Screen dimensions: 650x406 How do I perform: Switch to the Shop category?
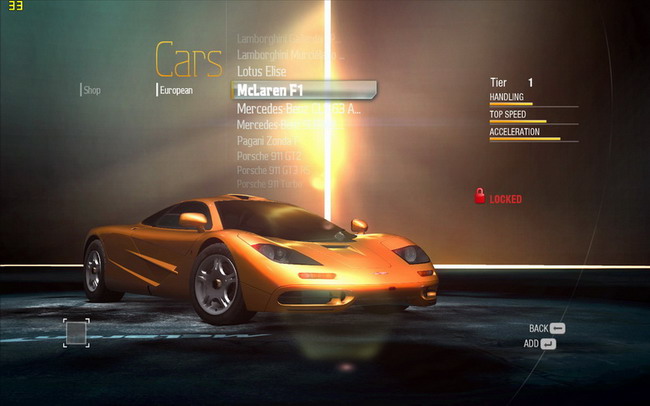[92, 90]
